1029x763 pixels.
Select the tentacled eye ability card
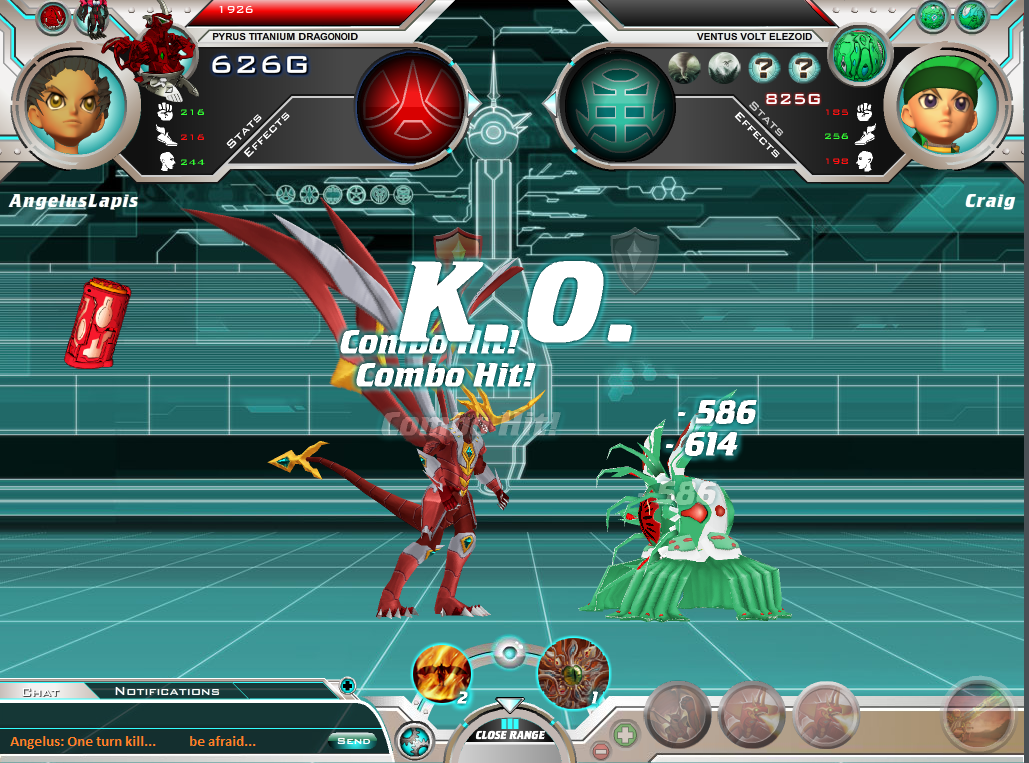[x=572, y=672]
